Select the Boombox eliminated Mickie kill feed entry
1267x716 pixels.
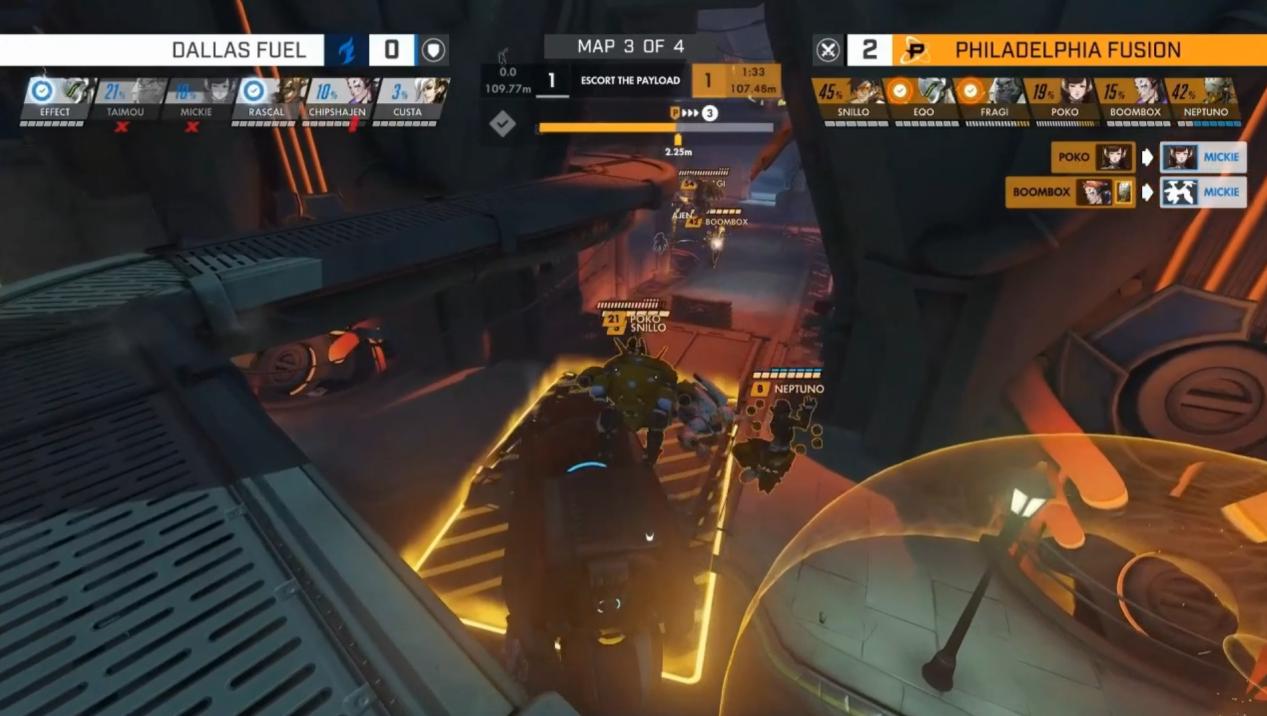coord(1126,192)
